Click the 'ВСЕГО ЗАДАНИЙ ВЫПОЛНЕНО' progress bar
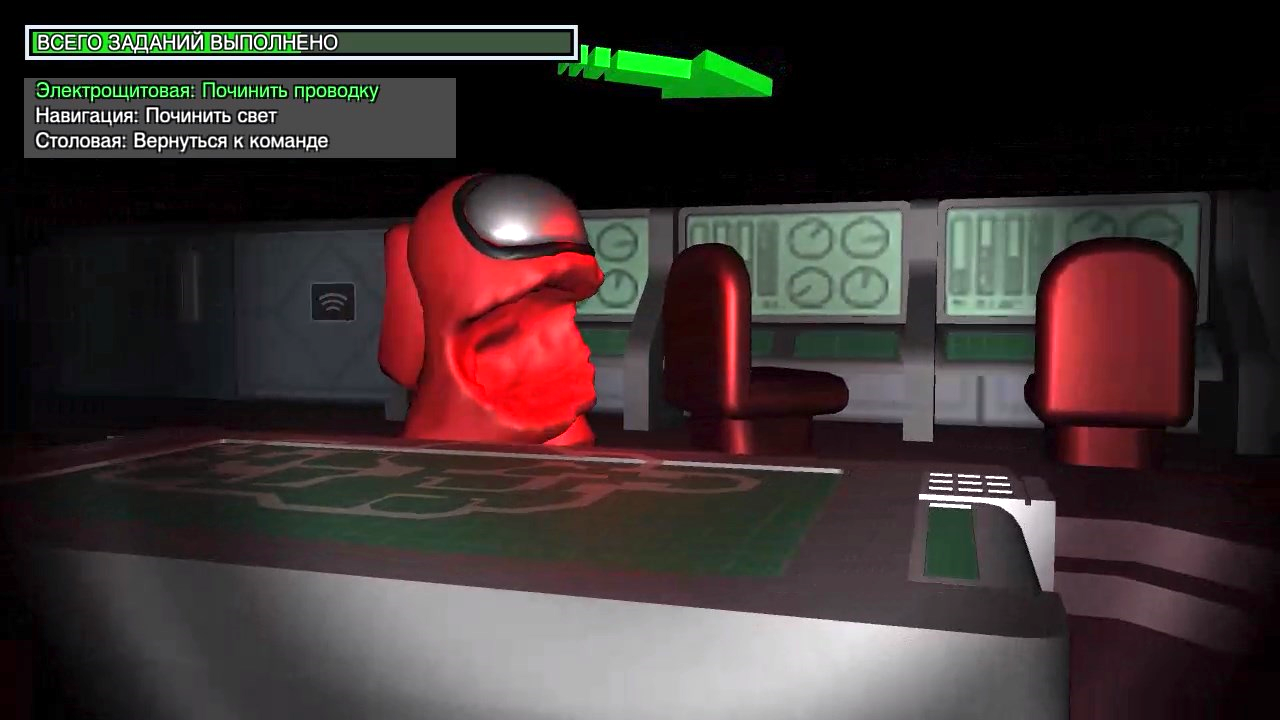This screenshot has width=1280, height=720. click(300, 41)
